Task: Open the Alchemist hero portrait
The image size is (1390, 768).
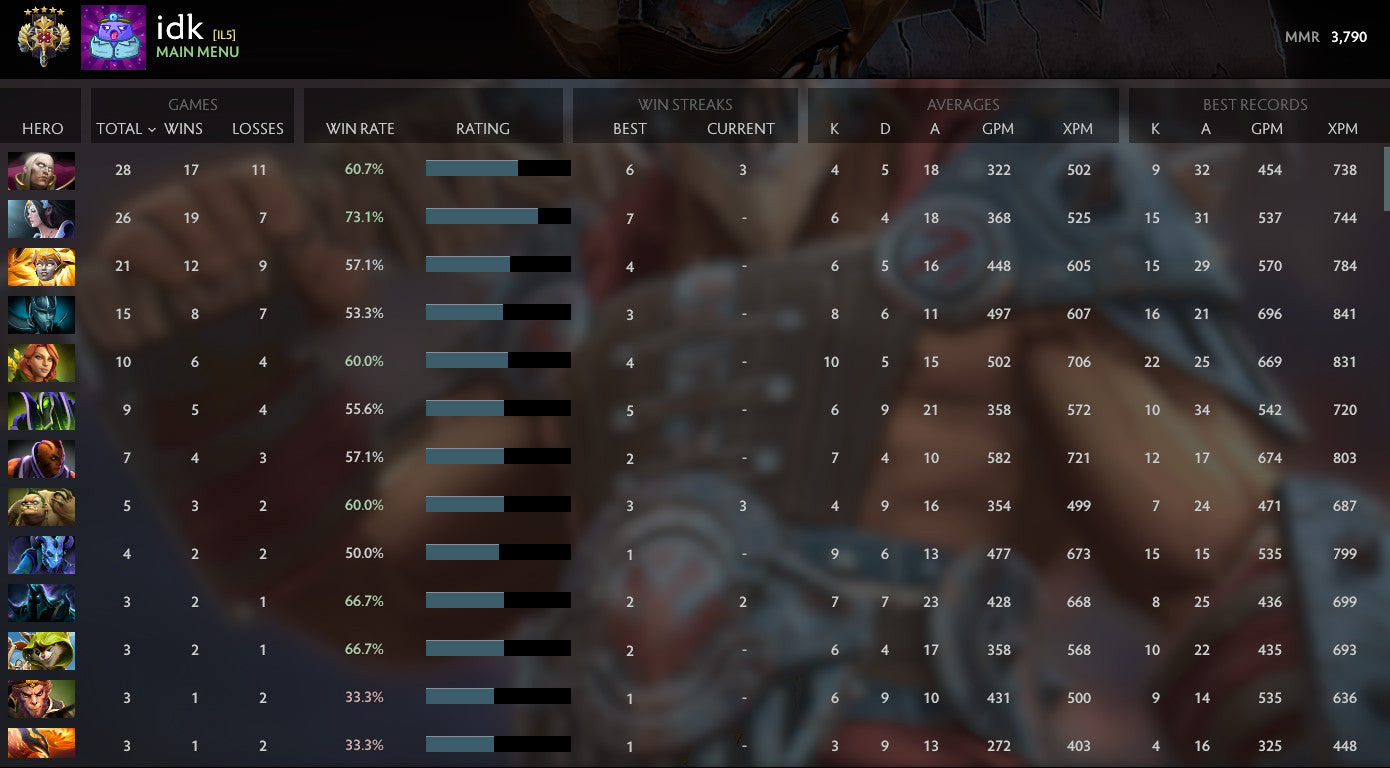Action: pyautogui.click(x=41, y=506)
